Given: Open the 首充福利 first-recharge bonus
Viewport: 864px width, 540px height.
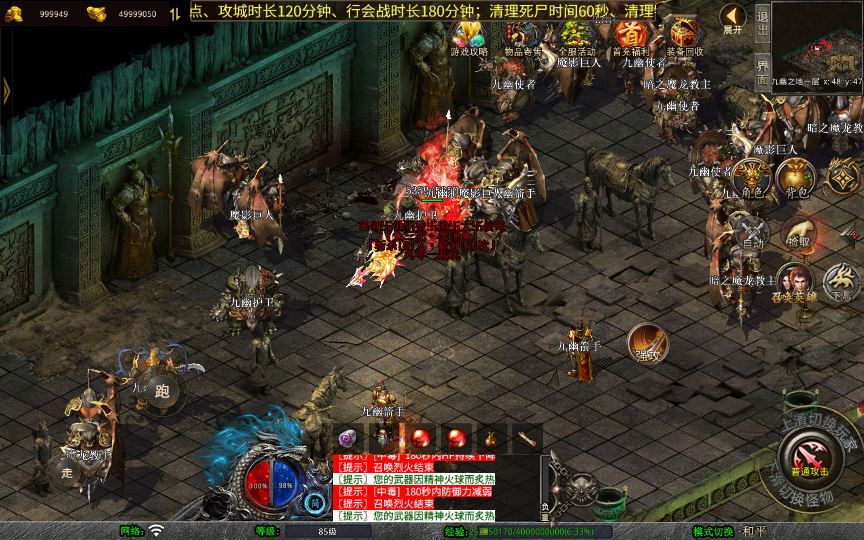Looking at the screenshot, I should coord(630,37).
